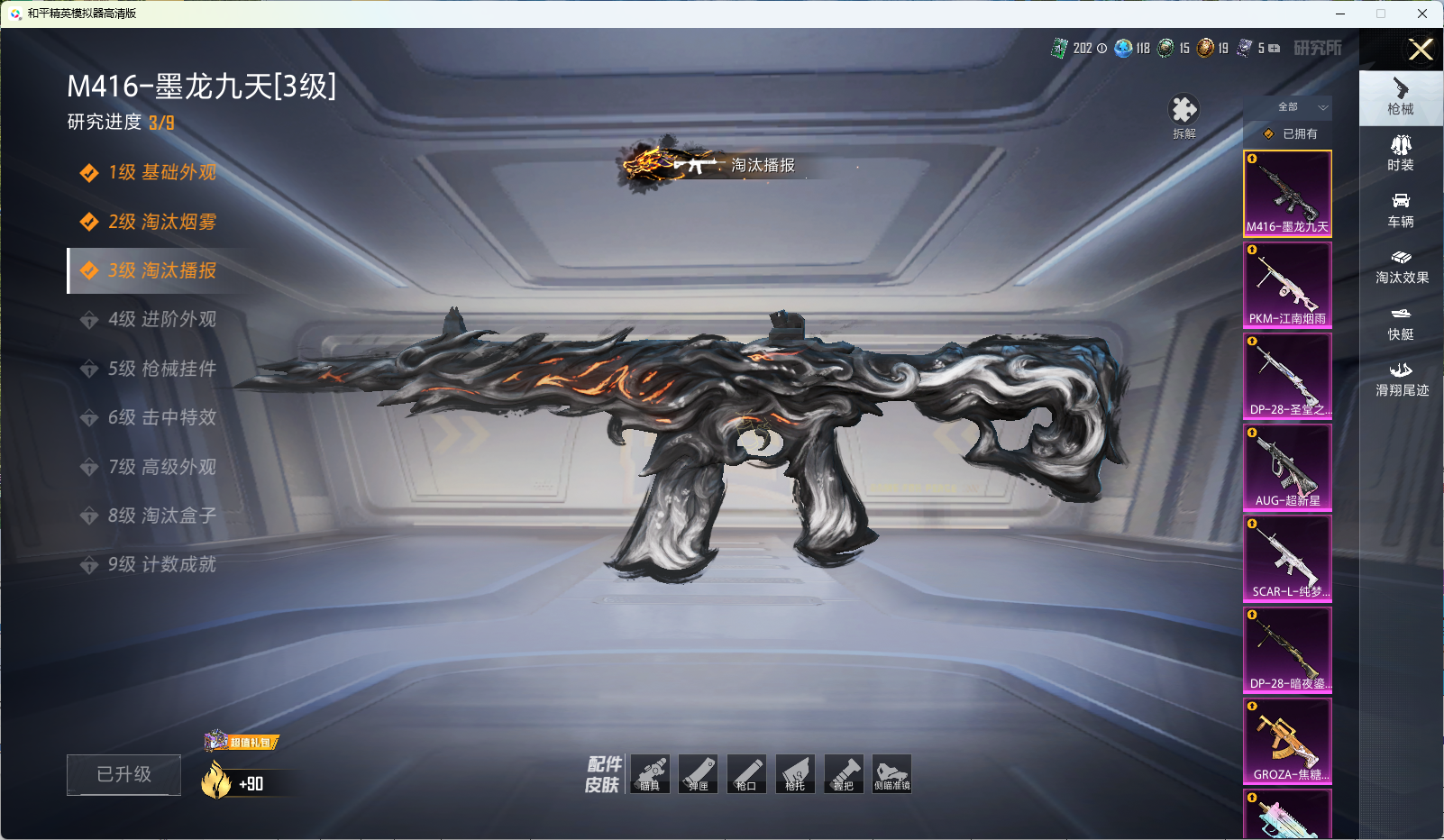This screenshot has height=840, width=1444.
Task: Pick the GROZA-焦糖 skin thumbnail
Action: 1287,741
